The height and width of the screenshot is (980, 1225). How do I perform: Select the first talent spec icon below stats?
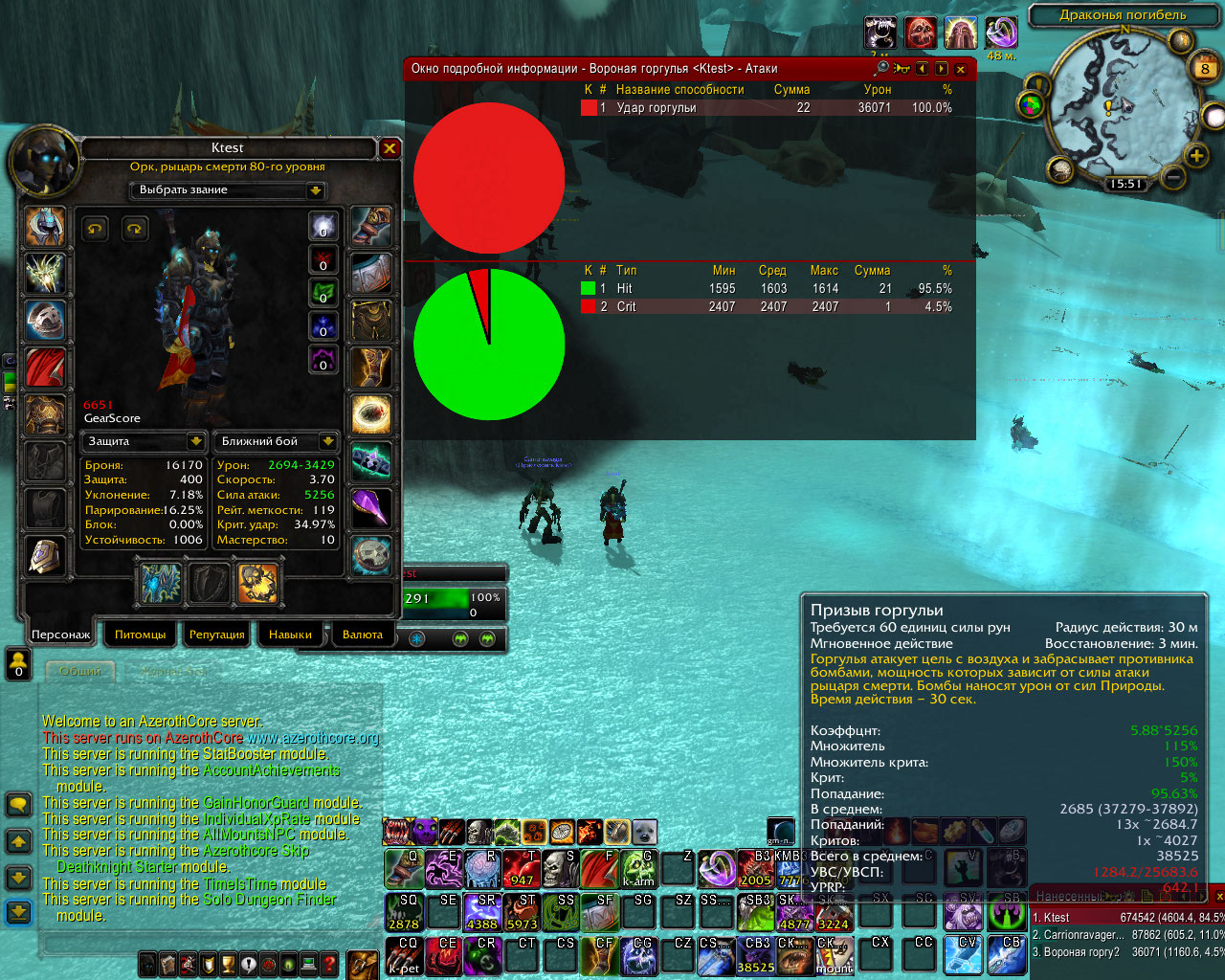point(161,583)
